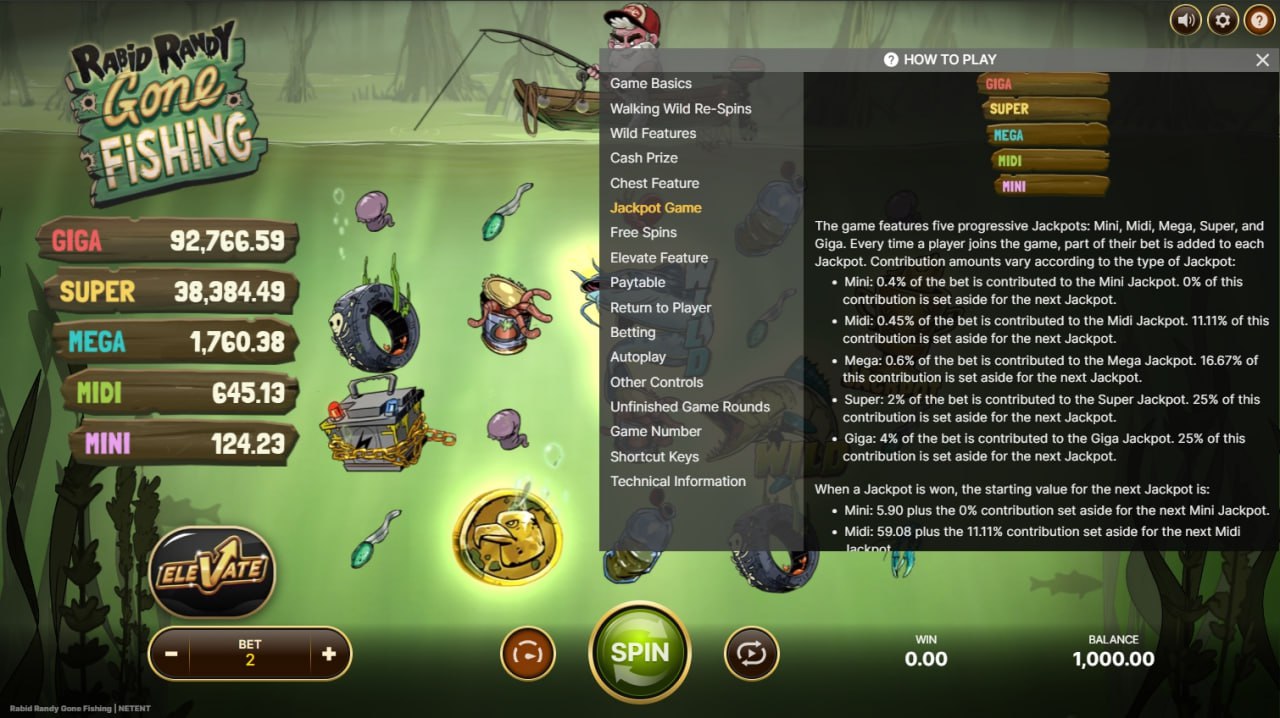Click the green SPIN button
Viewport: 1280px width, 718px height.
[640, 653]
